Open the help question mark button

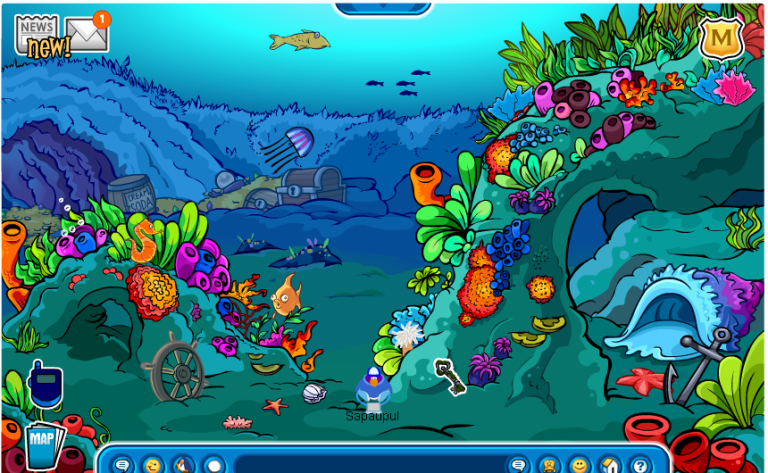[640, 465]
